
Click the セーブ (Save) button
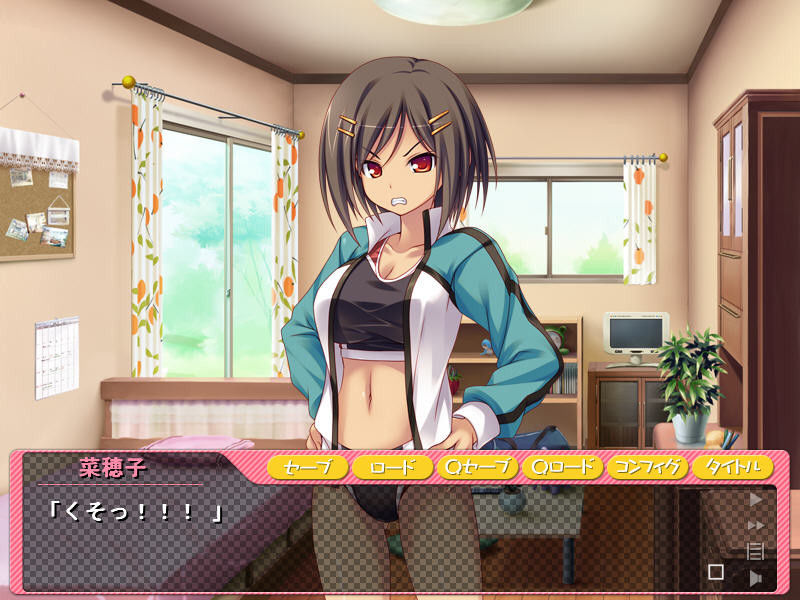pyautogui.click(x=307, y=467)
